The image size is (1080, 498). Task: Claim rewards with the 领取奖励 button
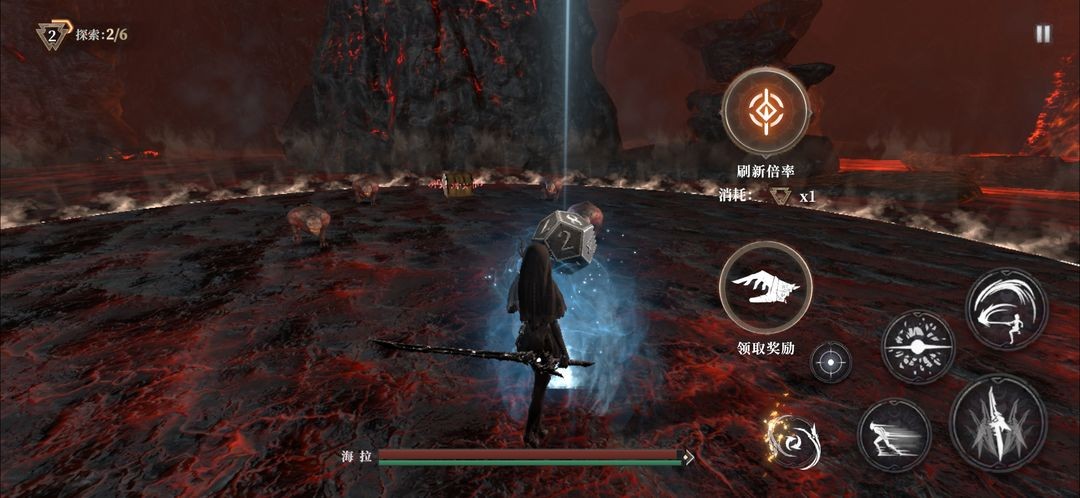click(x=765, y=288)
